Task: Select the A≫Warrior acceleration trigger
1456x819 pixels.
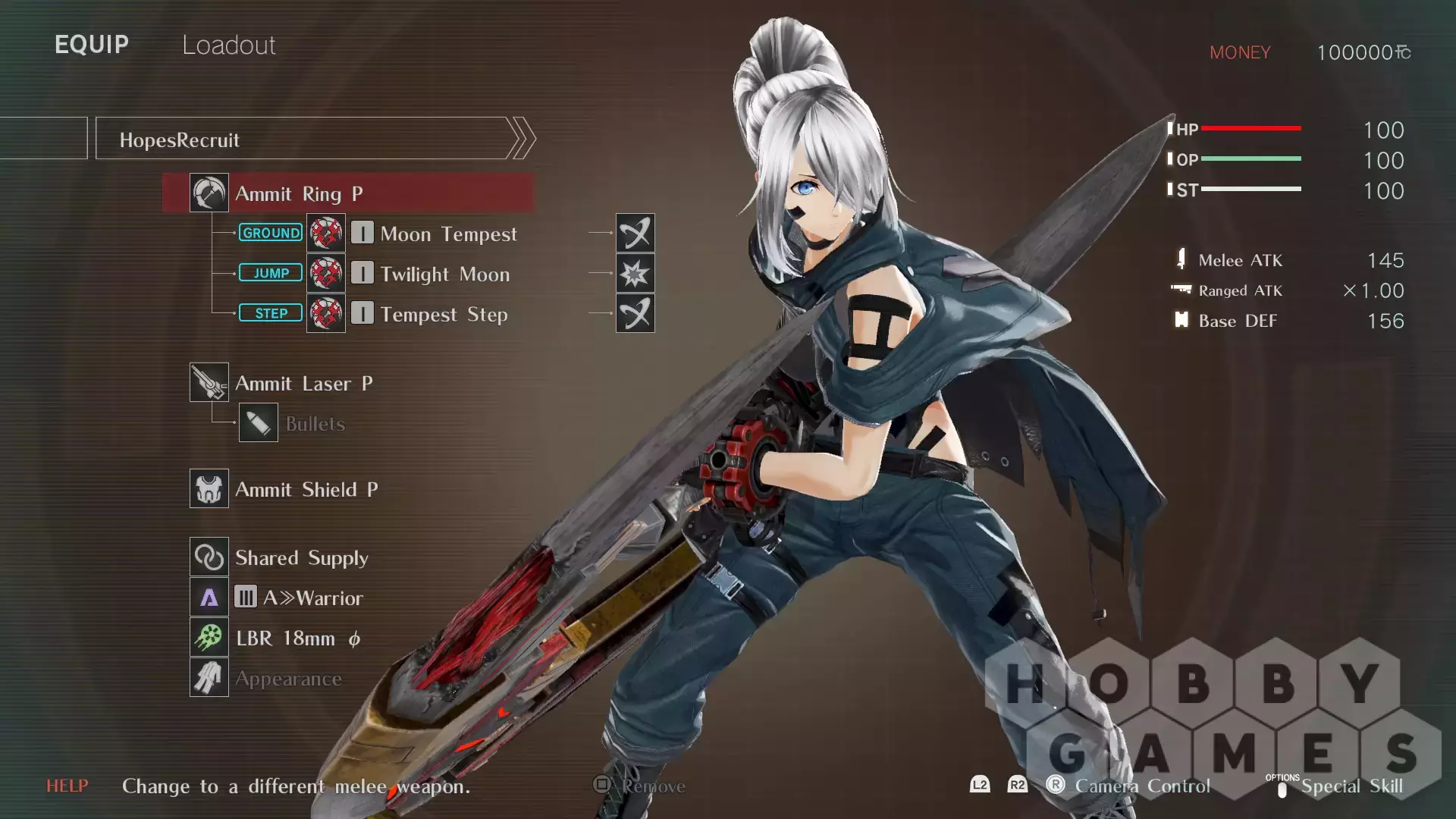Action: [x=312, y=598]
